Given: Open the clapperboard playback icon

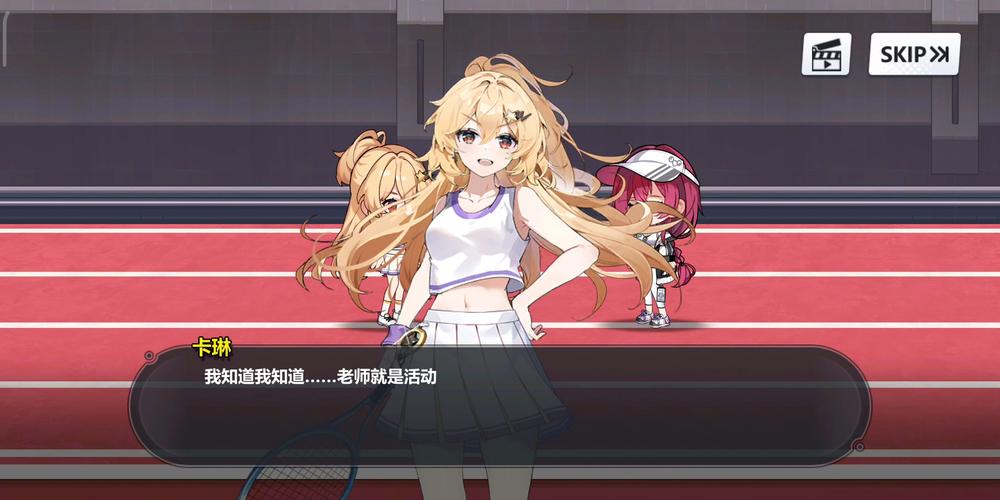Looking at the screenshot, I should coord(826,54).
